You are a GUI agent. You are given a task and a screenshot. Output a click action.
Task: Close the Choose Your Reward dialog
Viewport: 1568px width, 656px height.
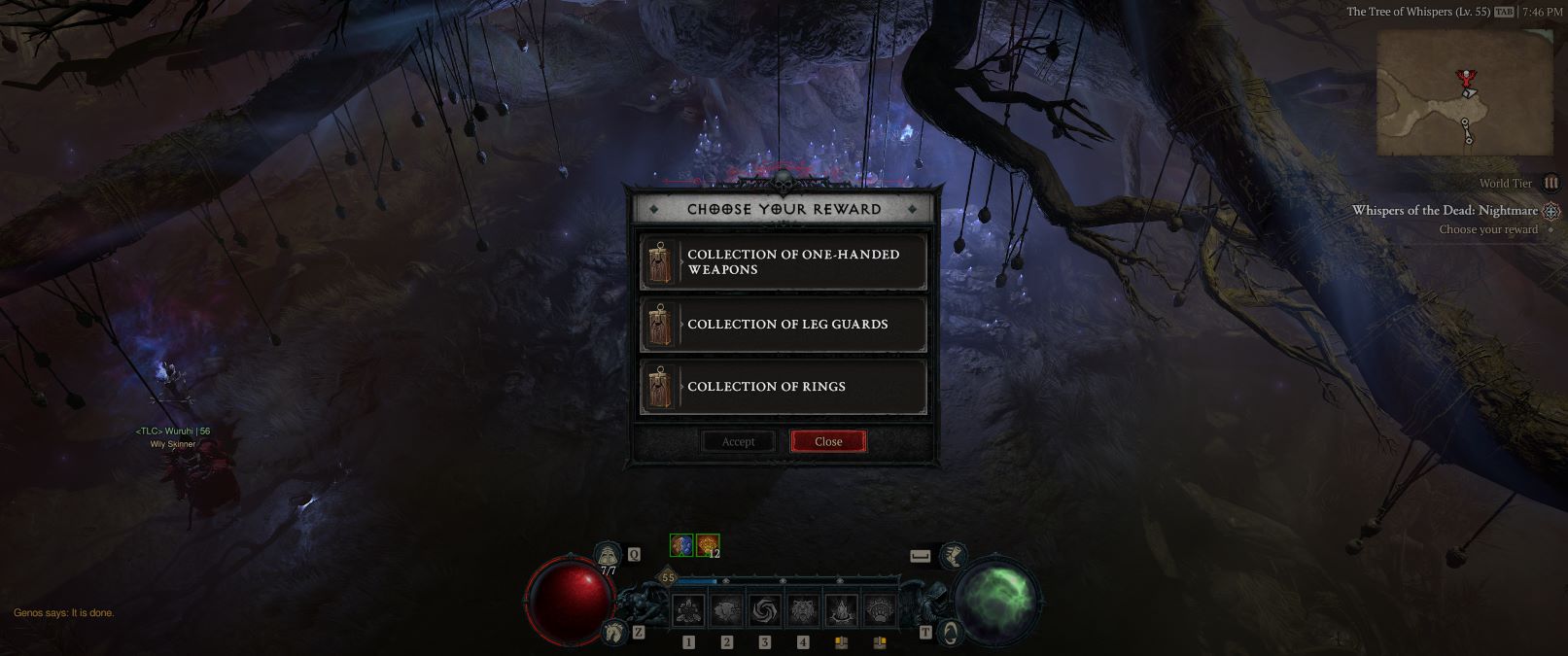828,441
